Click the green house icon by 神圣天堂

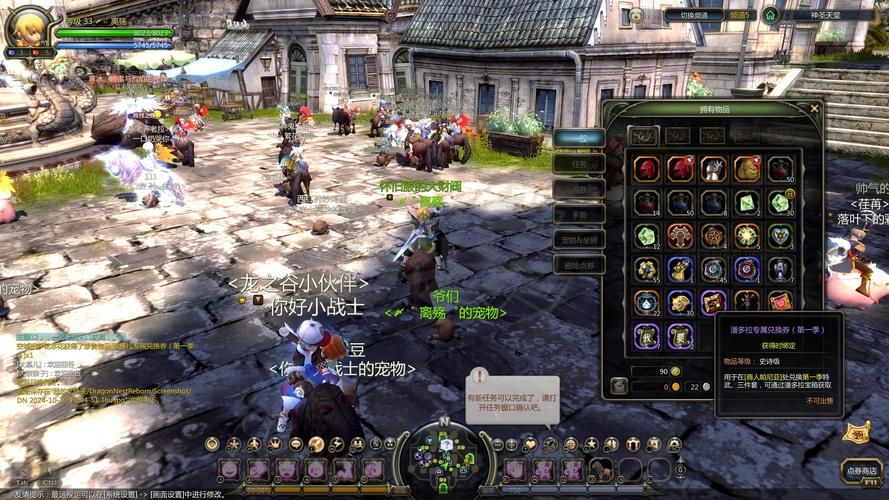coord(770,15)
